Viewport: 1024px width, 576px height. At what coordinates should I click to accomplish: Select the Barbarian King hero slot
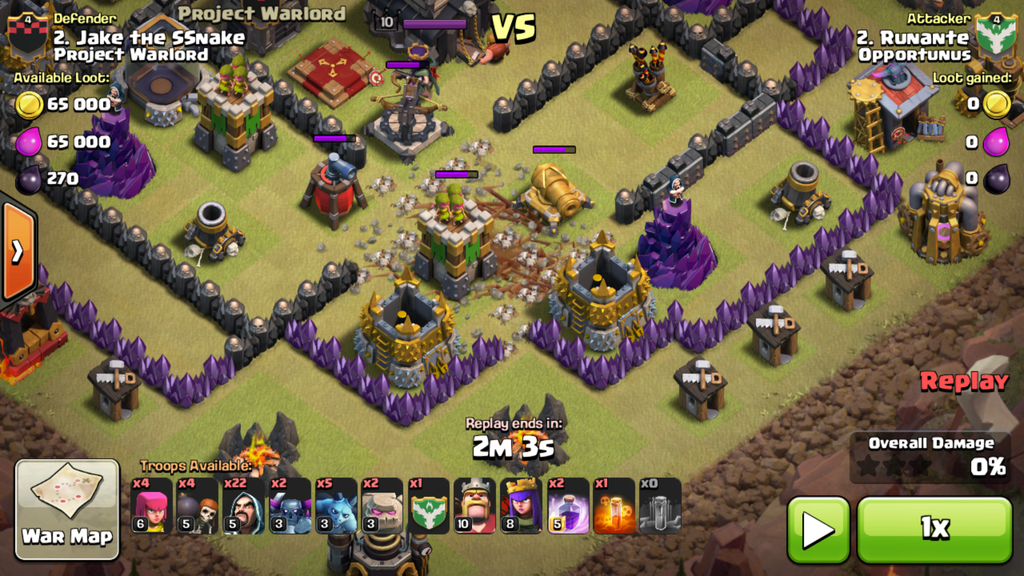coord(474,506)
